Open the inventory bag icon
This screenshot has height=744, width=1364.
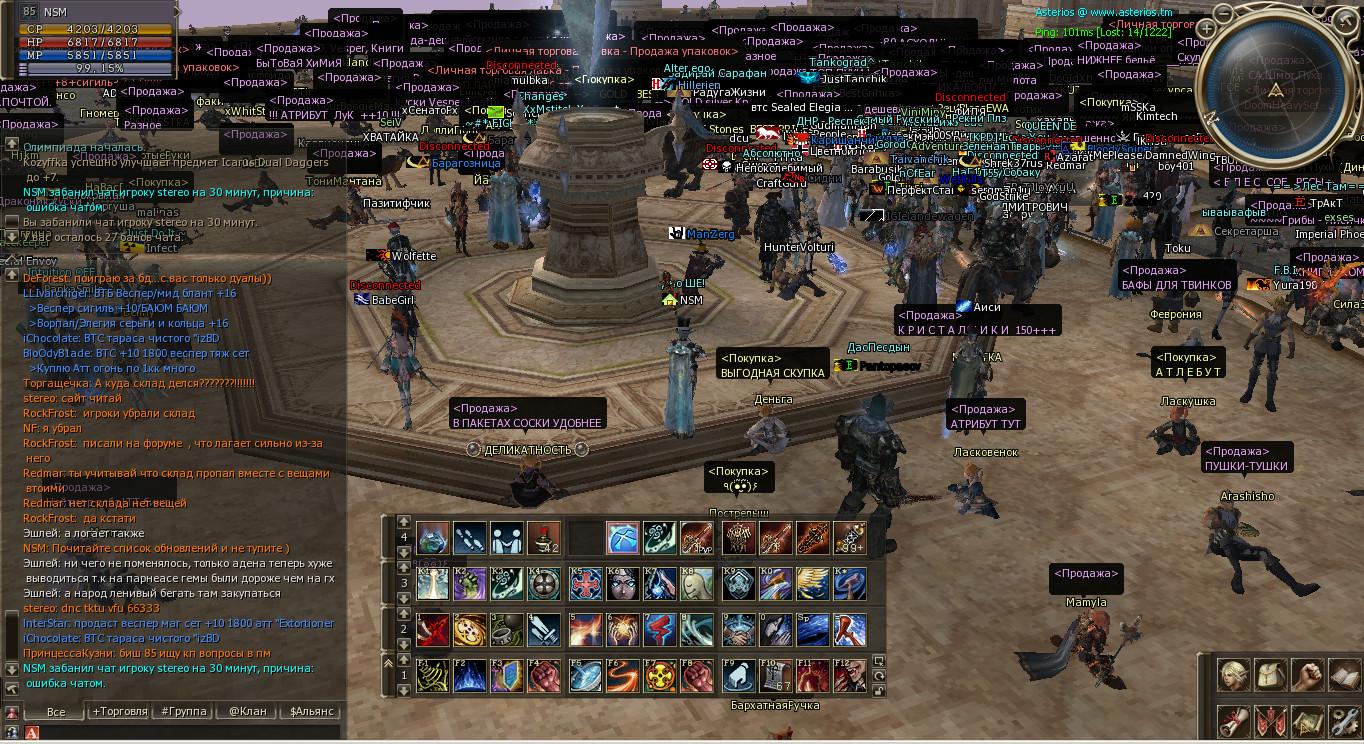pos(1272,676)
